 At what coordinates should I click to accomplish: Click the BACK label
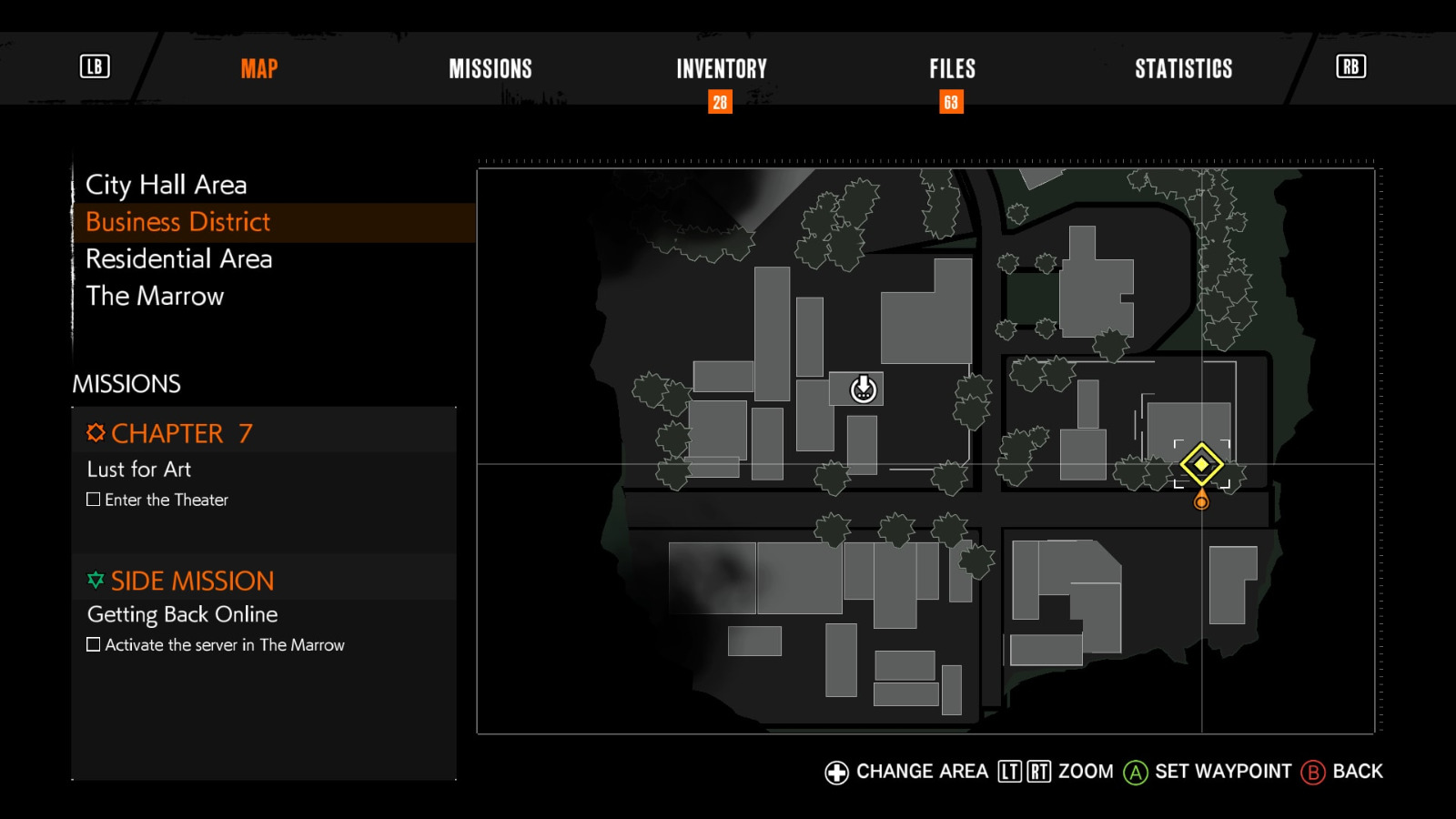(1360, 771)
